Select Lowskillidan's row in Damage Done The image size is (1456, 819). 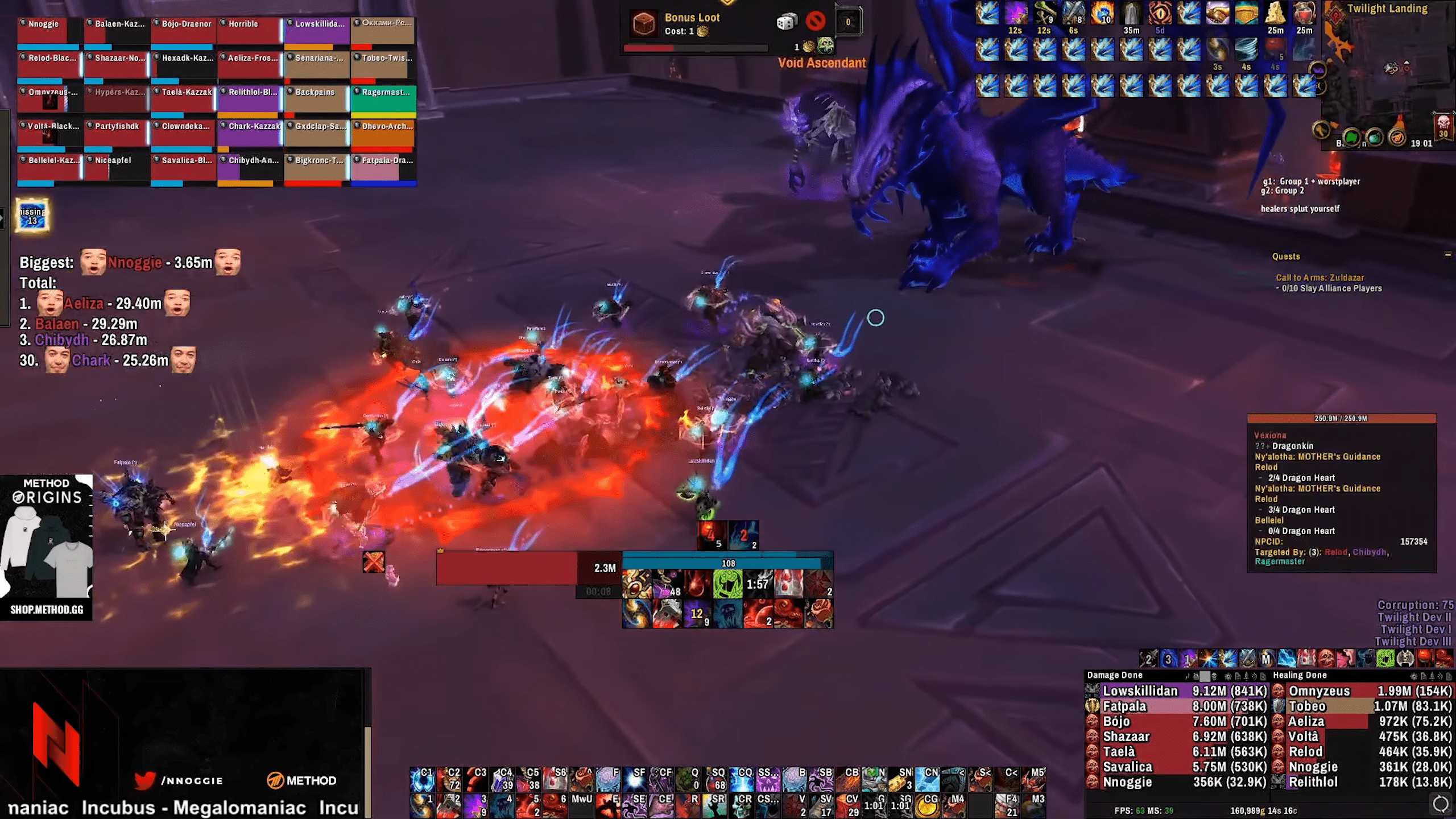coord(1177,691)
